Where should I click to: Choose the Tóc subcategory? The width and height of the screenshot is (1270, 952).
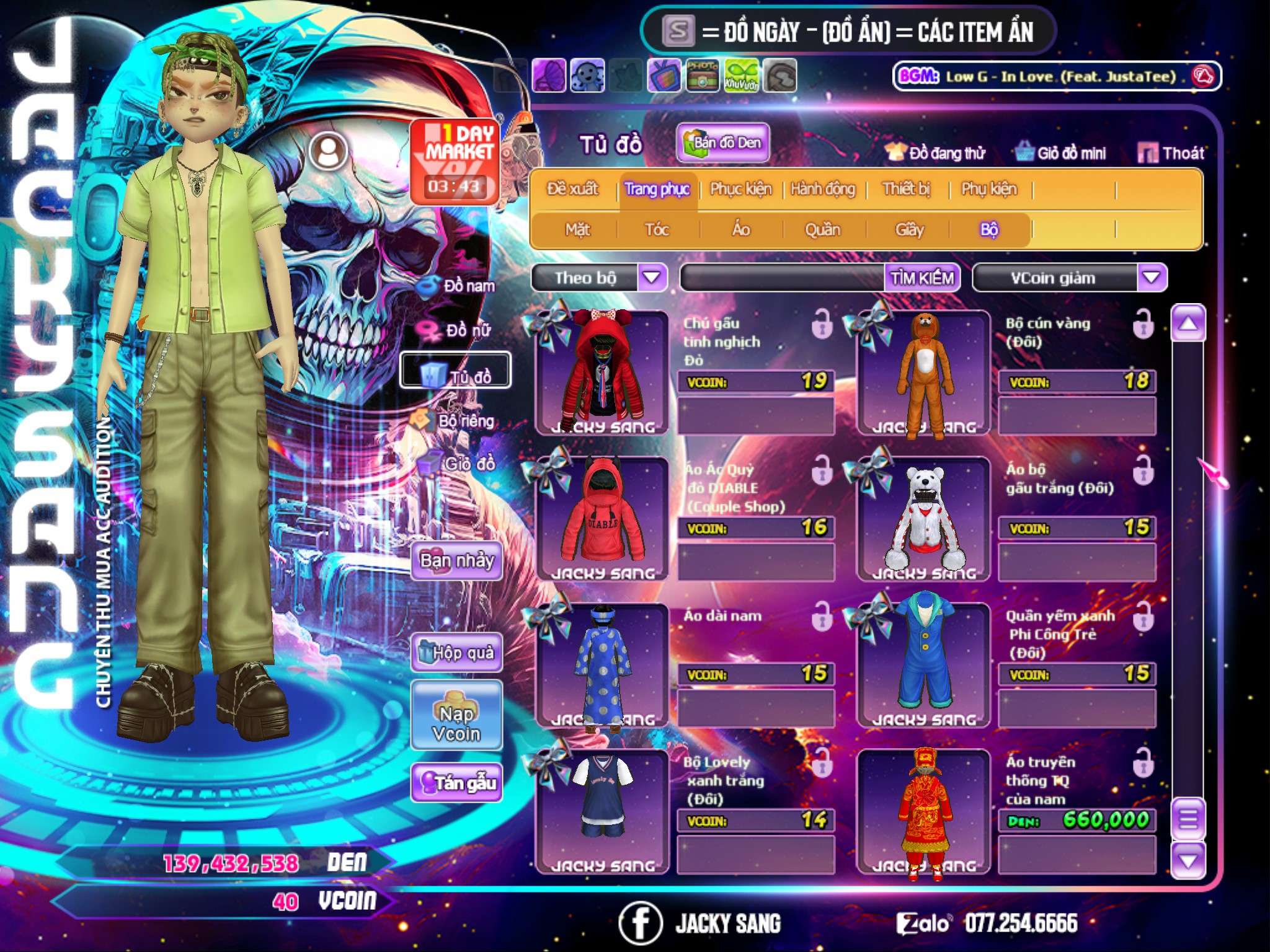(657, 230)
